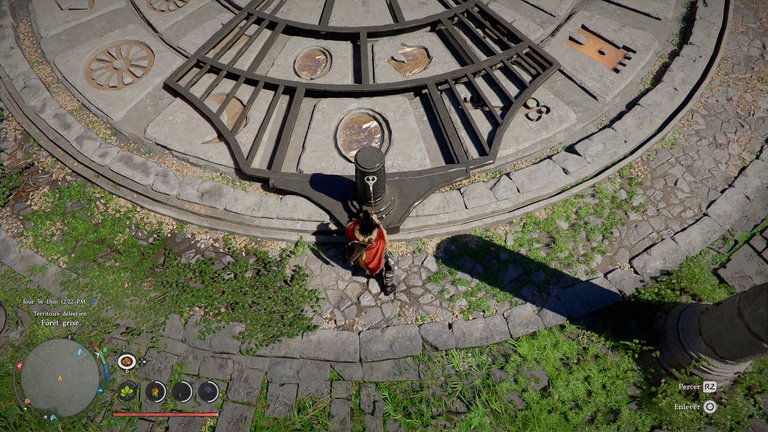Click the food bowl item icon
The width and height of the screenshot is (768, 432).
coord(127,361)
